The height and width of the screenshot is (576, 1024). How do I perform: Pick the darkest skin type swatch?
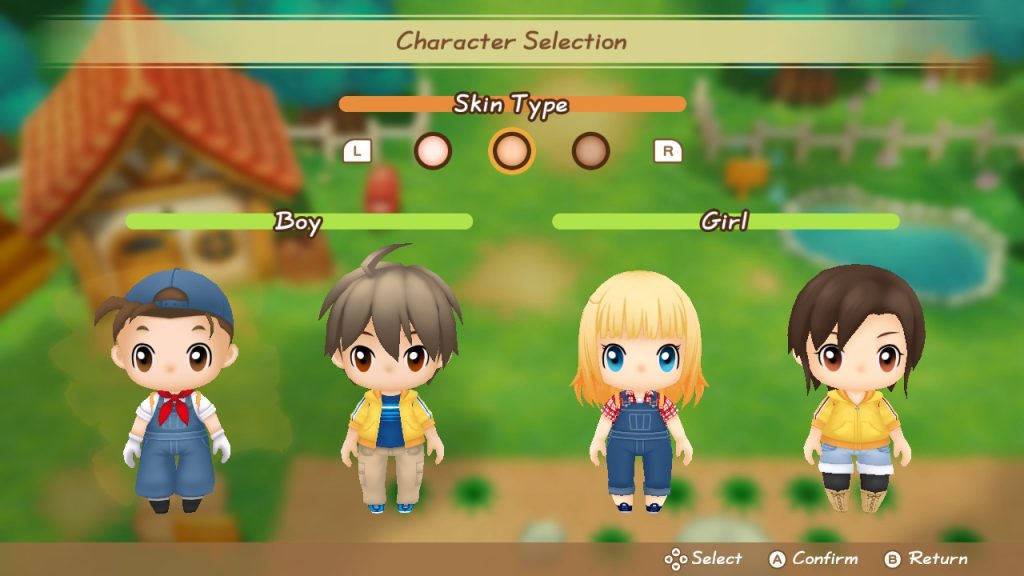pos(591,151)
